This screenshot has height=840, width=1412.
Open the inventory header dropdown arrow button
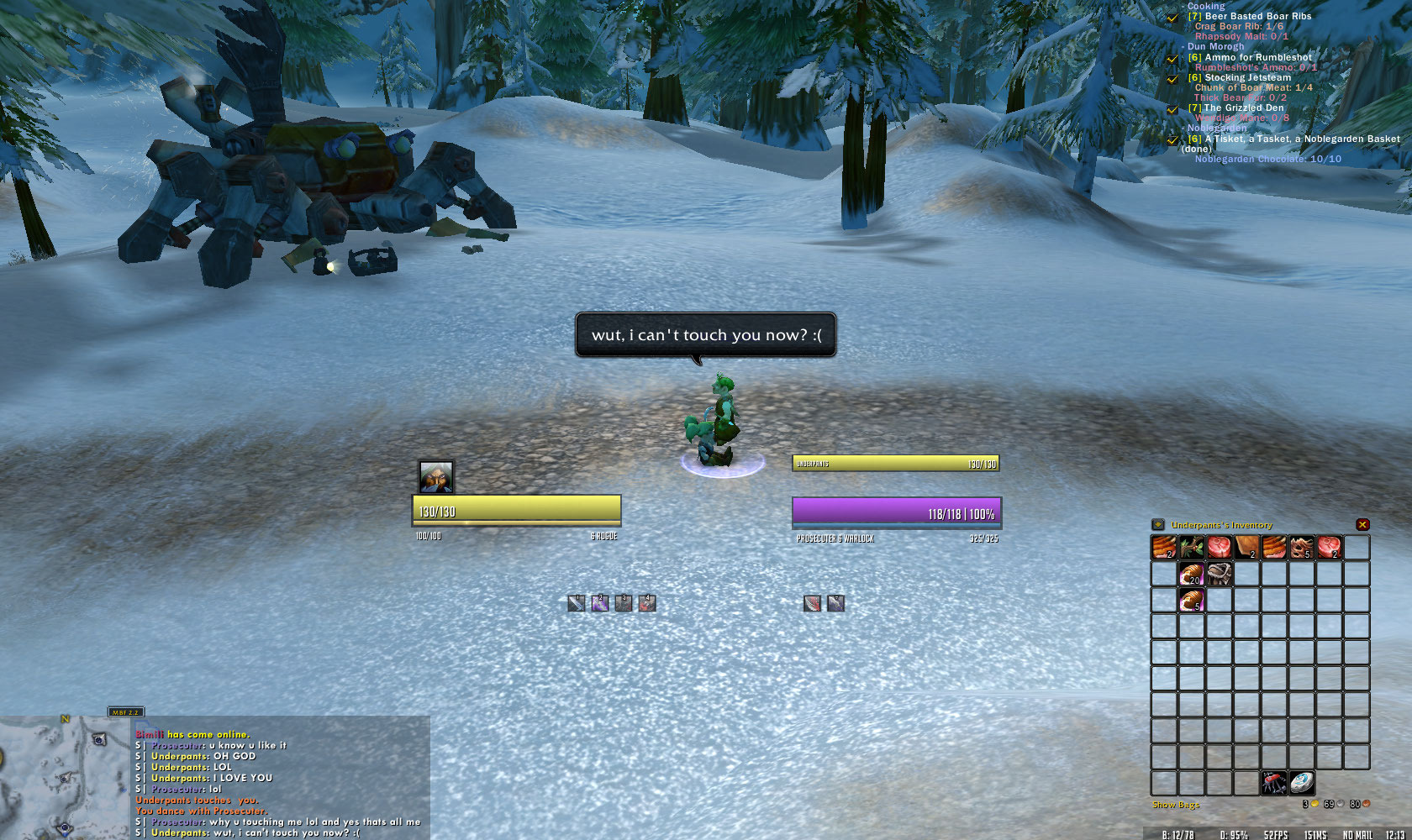point(1157,524)
